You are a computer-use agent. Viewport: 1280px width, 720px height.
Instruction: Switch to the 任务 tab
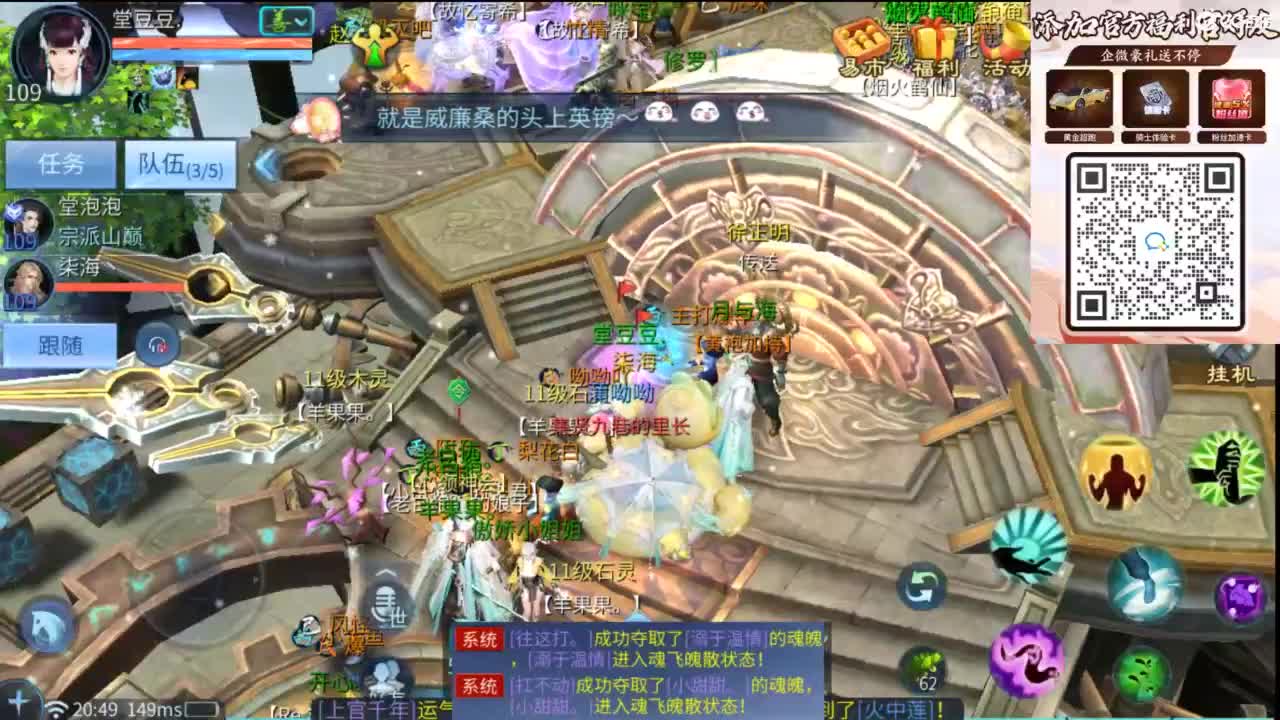point(63,165)
